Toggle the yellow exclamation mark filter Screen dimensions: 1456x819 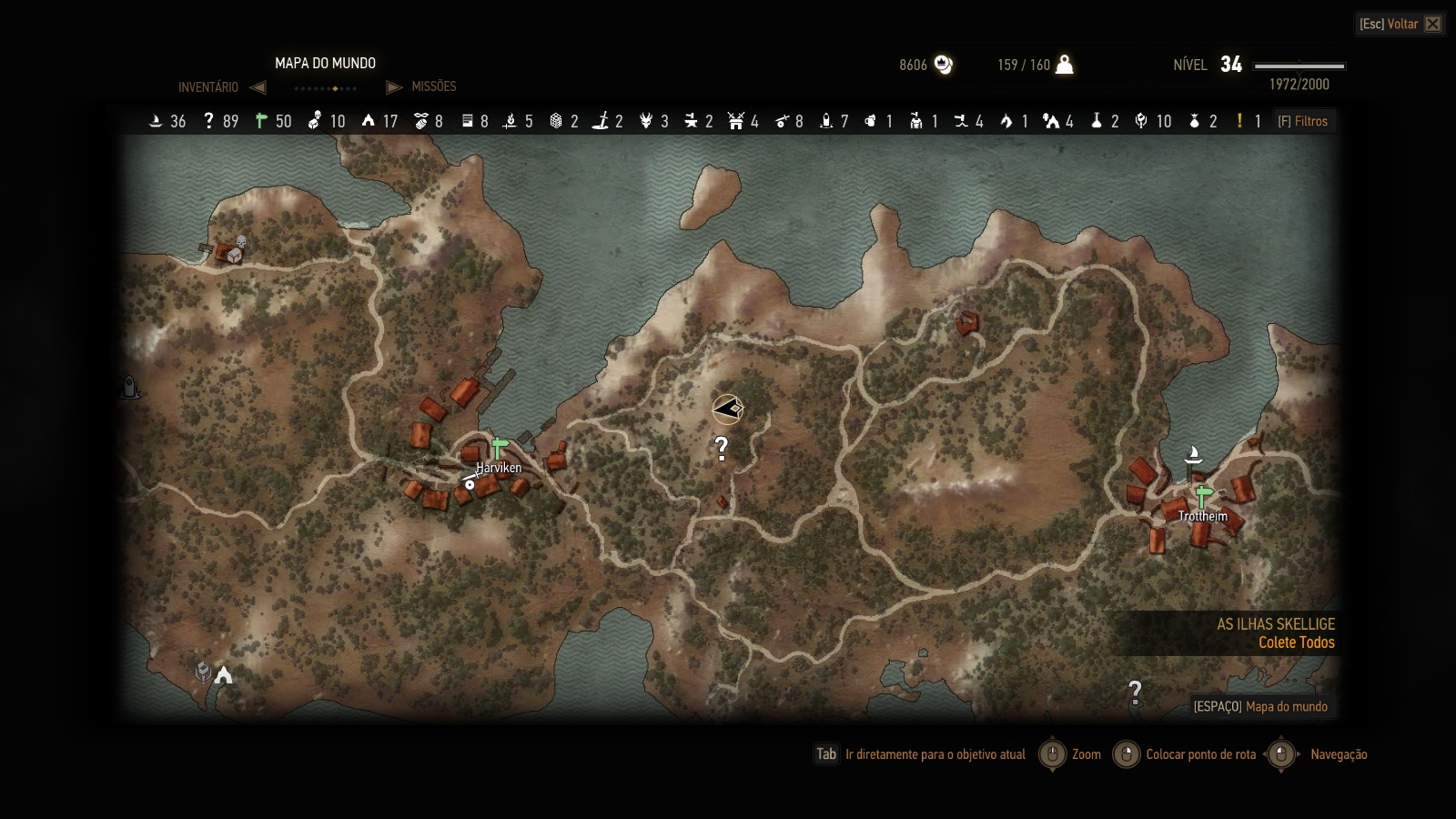tap(1239, 121)
